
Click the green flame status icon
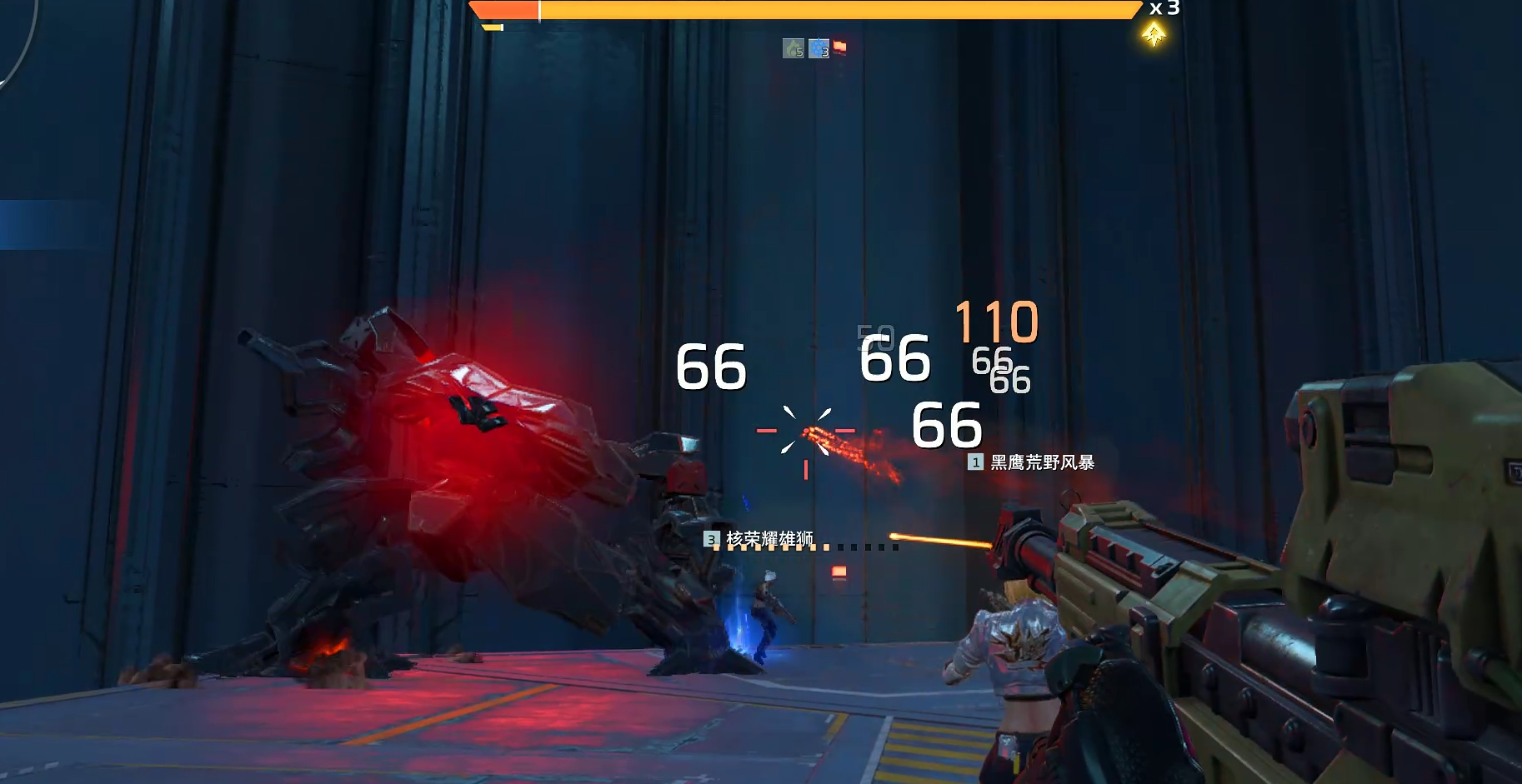pyautogui.click(x=793, y=49)
